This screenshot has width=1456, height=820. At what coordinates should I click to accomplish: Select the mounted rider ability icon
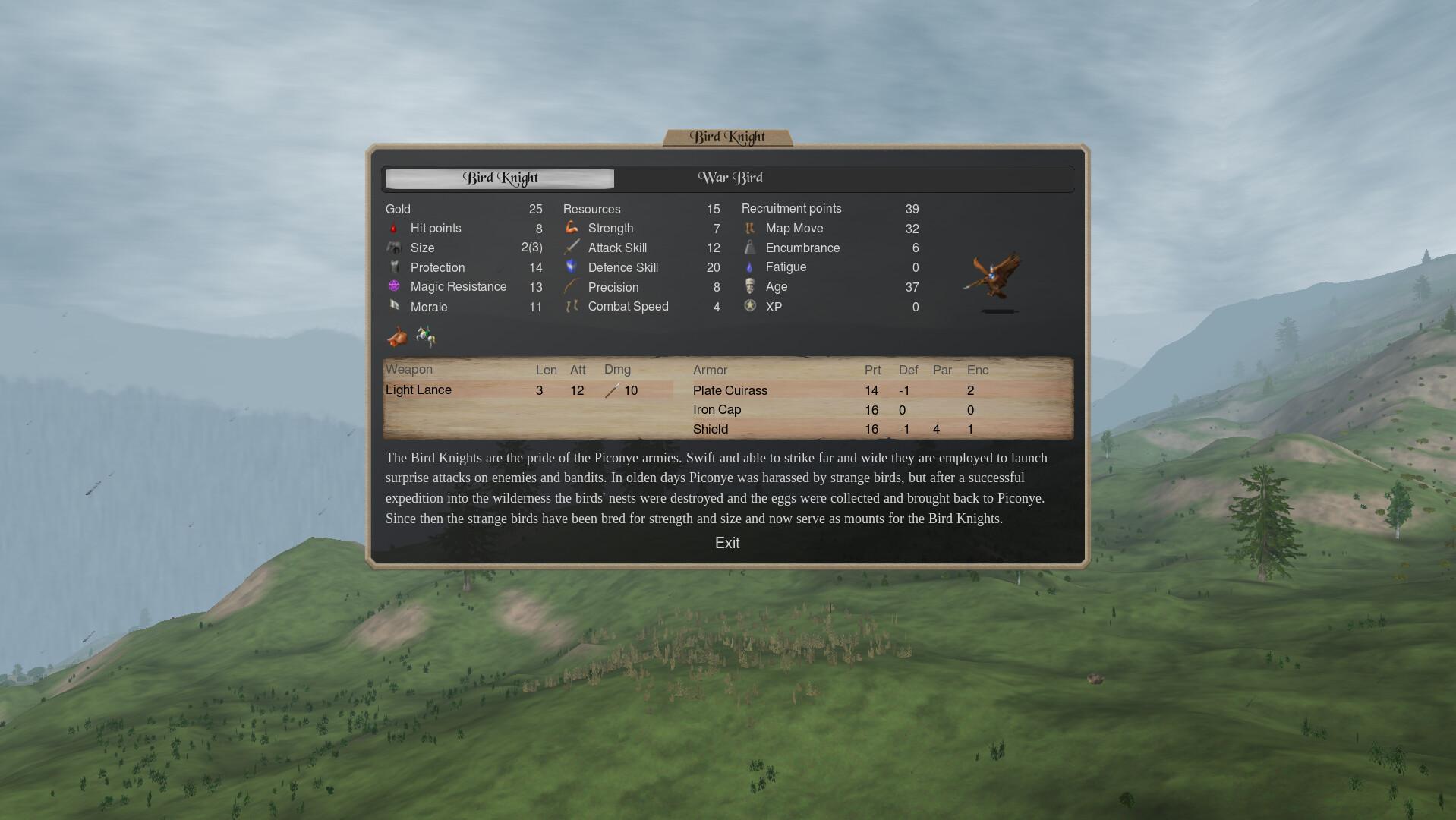(x=425, y=336)
